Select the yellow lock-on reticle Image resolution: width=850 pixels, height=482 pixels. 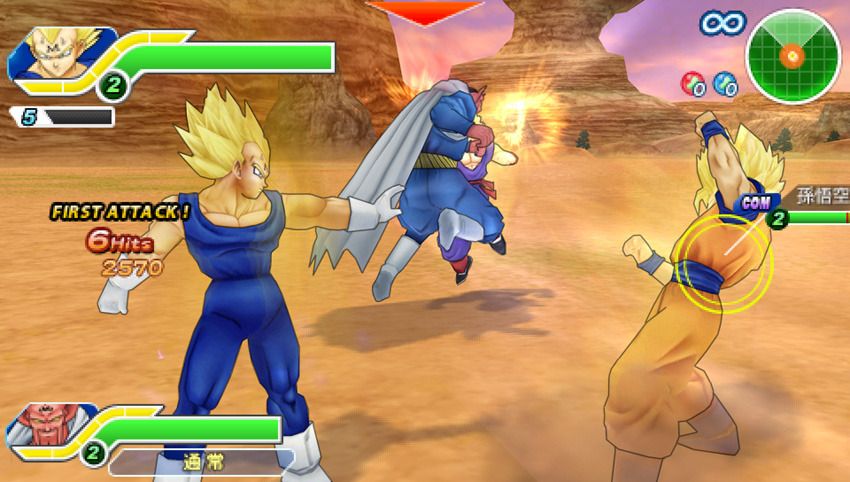(x=721, y=263)
